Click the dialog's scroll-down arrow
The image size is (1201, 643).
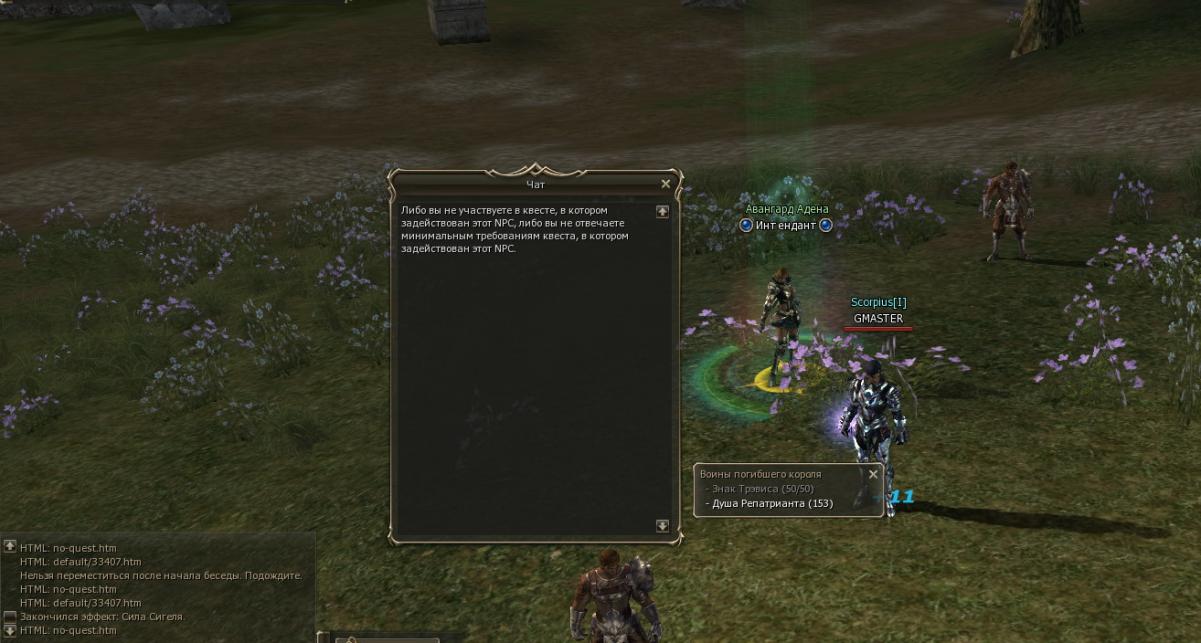point(662,526)
